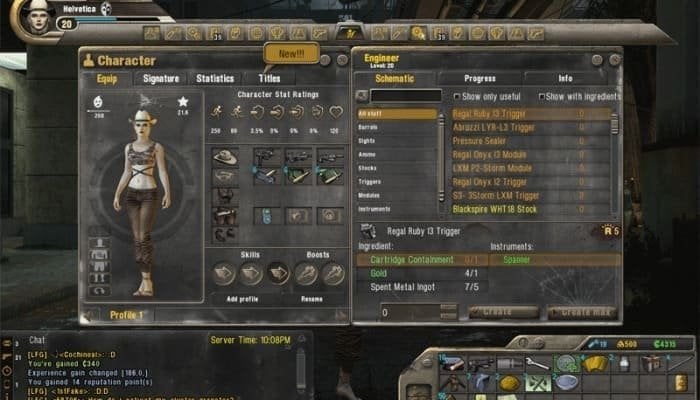Open the Progress tab in Engineer window

click(480, 78)
